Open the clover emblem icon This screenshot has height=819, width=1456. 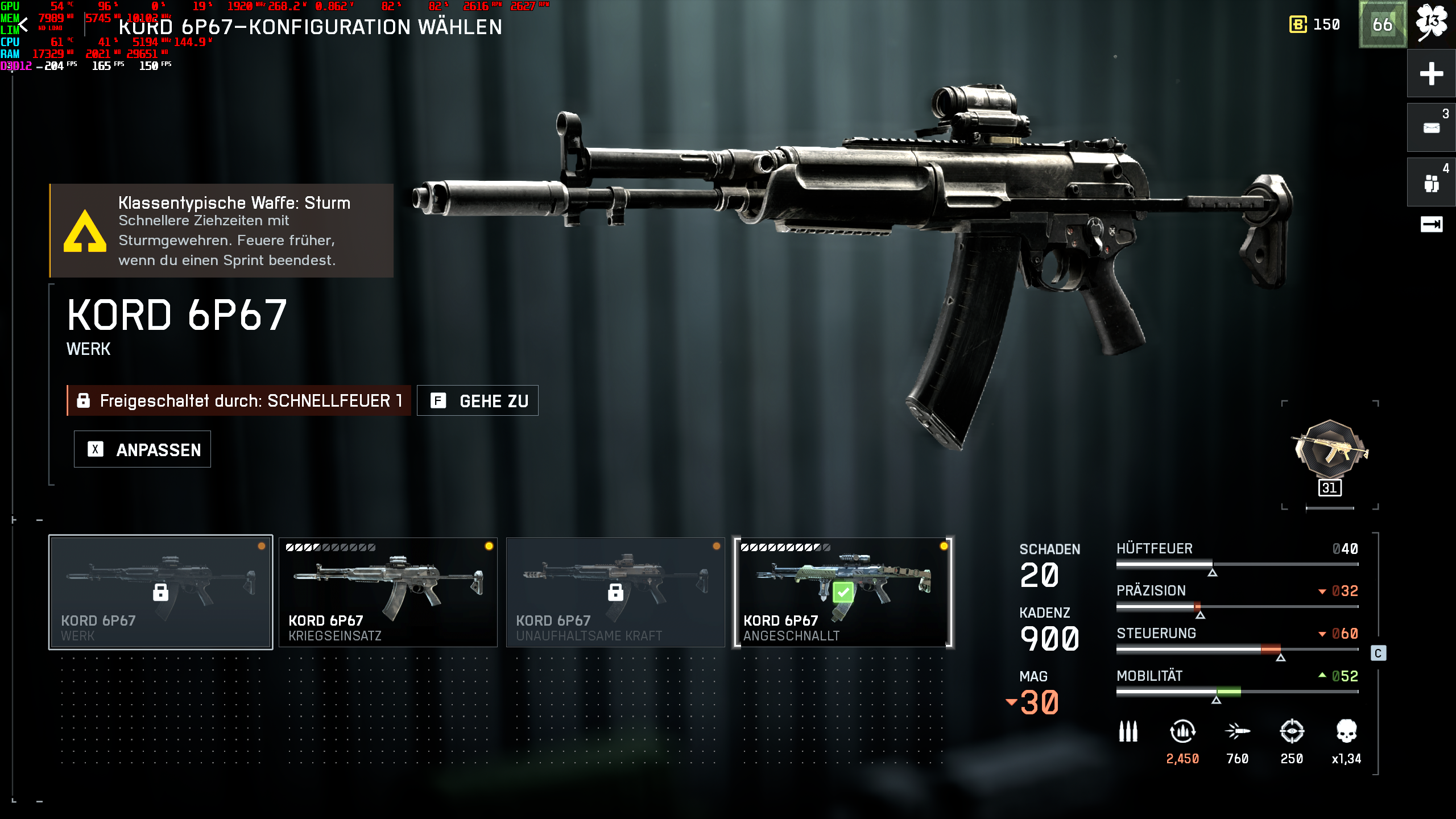click(x=1431, y=24)
